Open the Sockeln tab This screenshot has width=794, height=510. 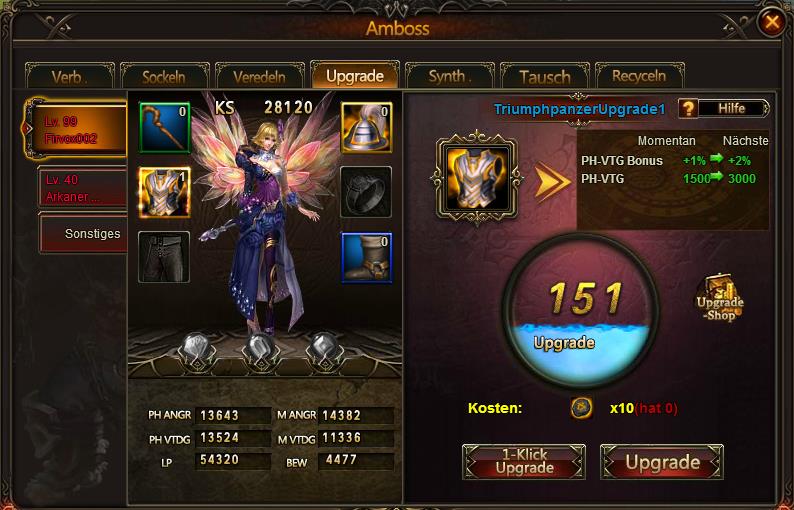point(163,77)
